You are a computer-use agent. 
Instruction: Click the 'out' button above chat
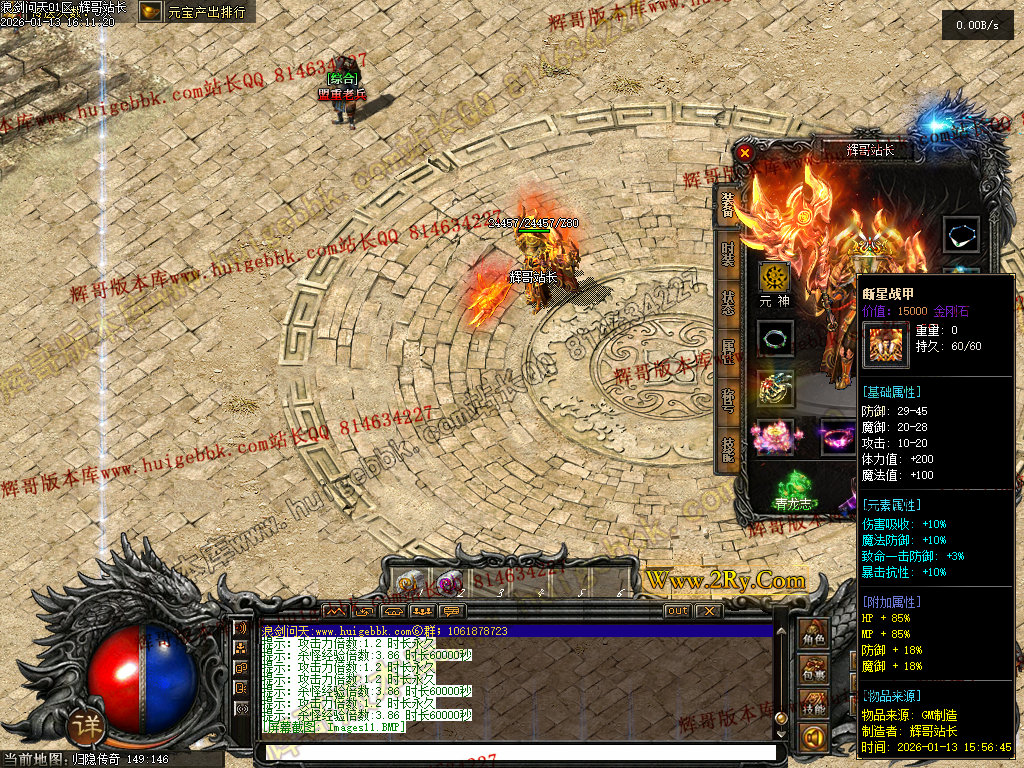pyautogui.click(x=677, y=611)
